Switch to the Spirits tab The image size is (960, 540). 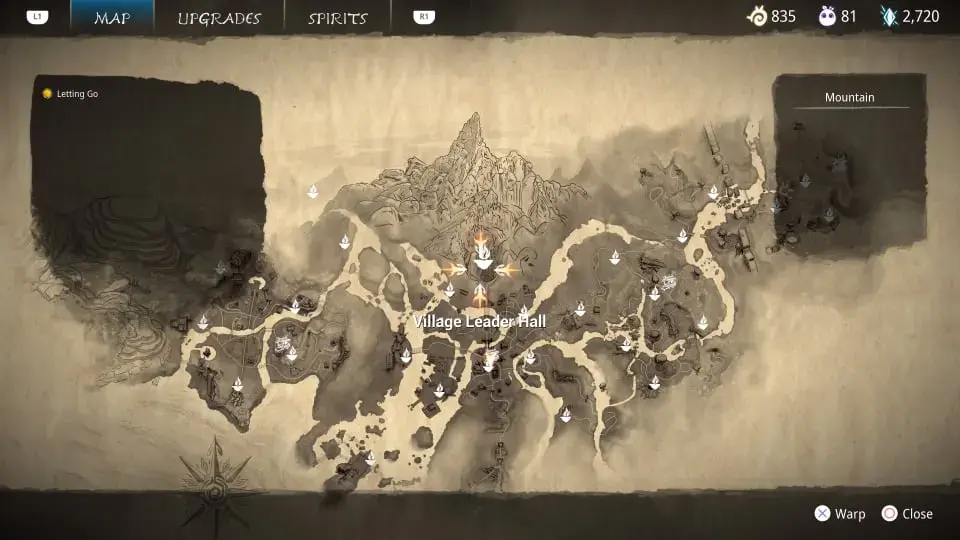point(337,18)
